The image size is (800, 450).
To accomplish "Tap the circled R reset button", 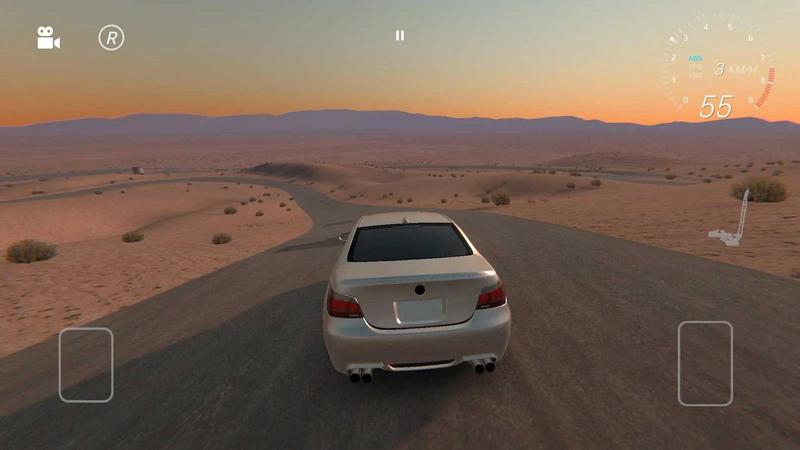I will click(x=111, y=38).
